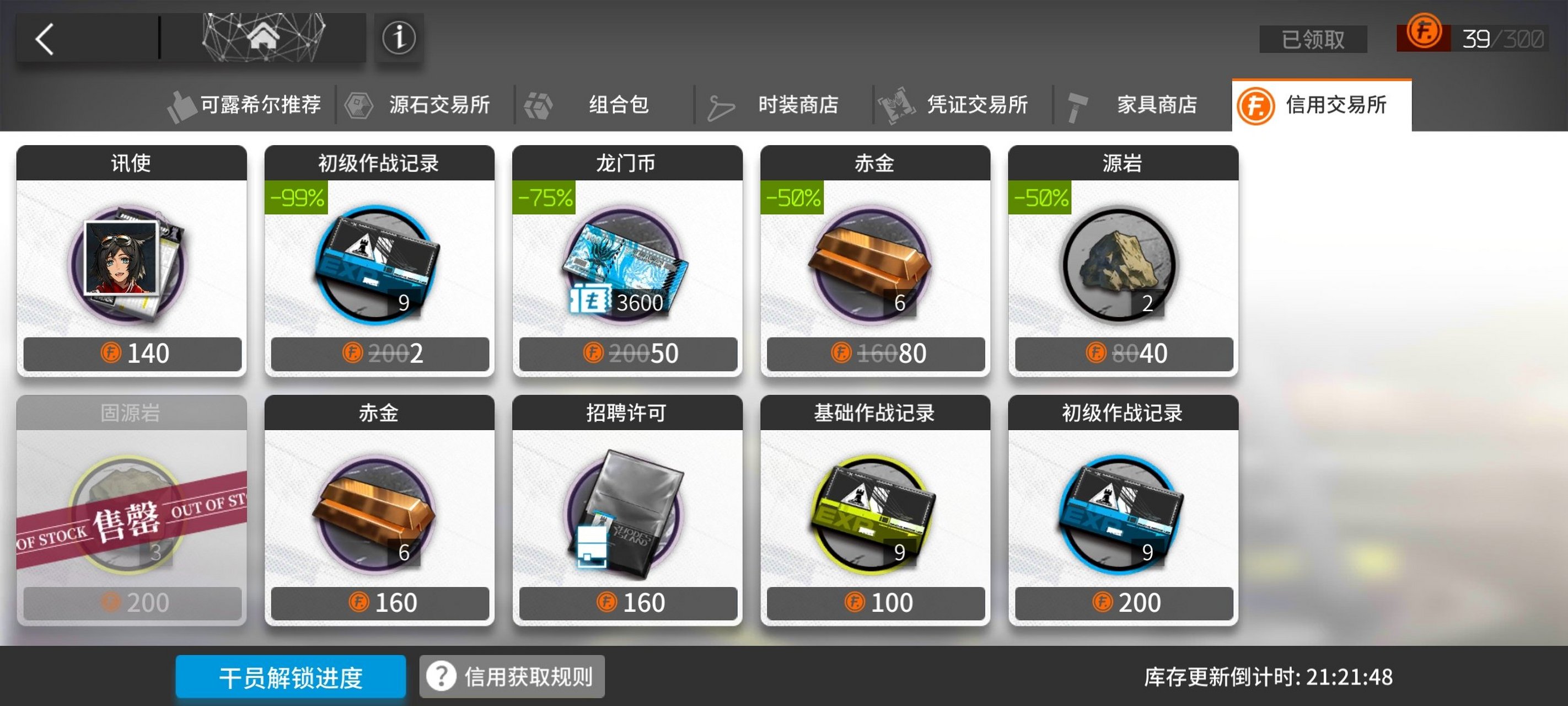The image size is (1568, 706).
Task: Click the home navigation icon at top left
Action: click(264, 35)
